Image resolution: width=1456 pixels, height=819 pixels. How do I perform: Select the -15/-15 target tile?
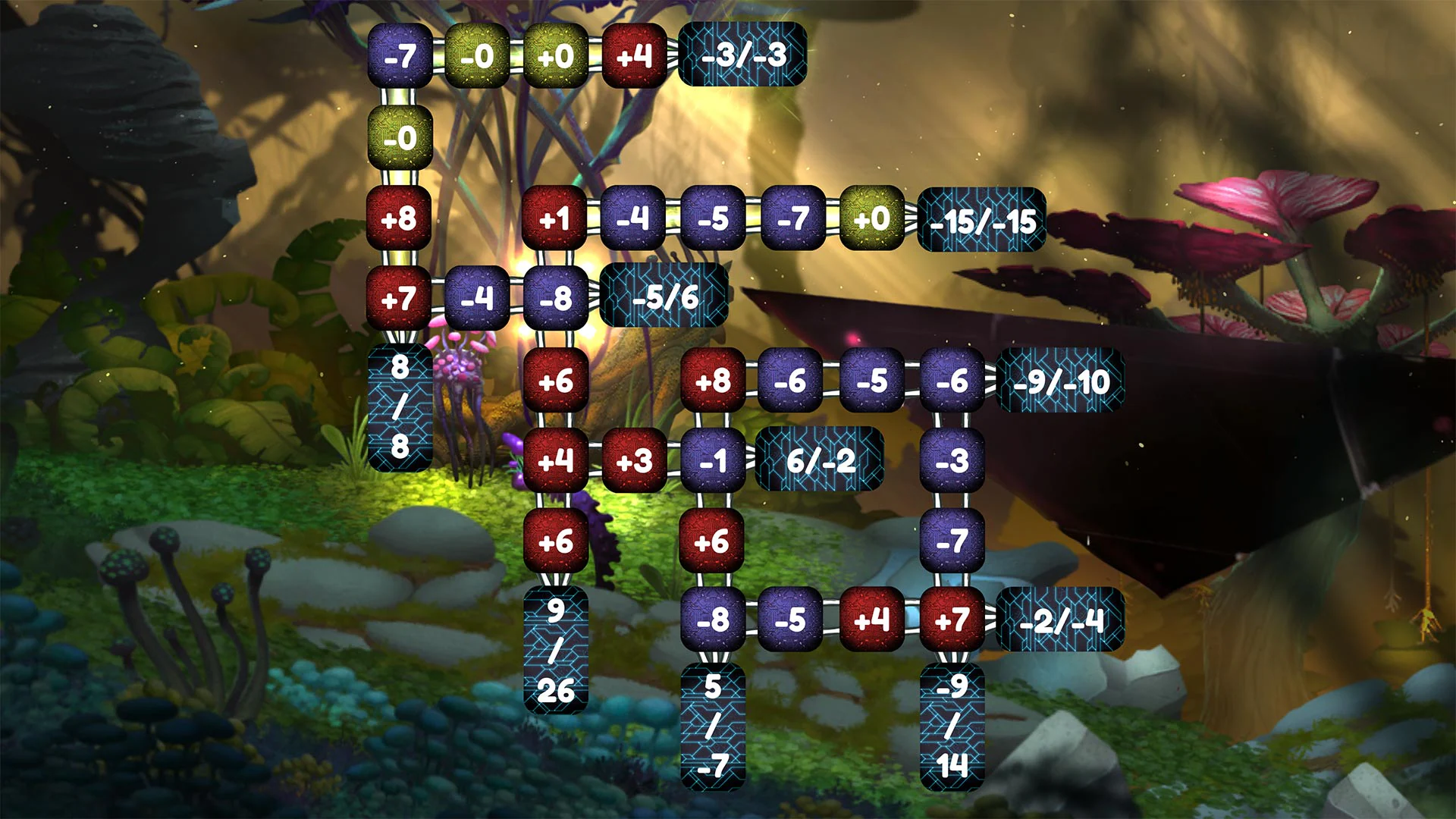(x=981, y=220)
